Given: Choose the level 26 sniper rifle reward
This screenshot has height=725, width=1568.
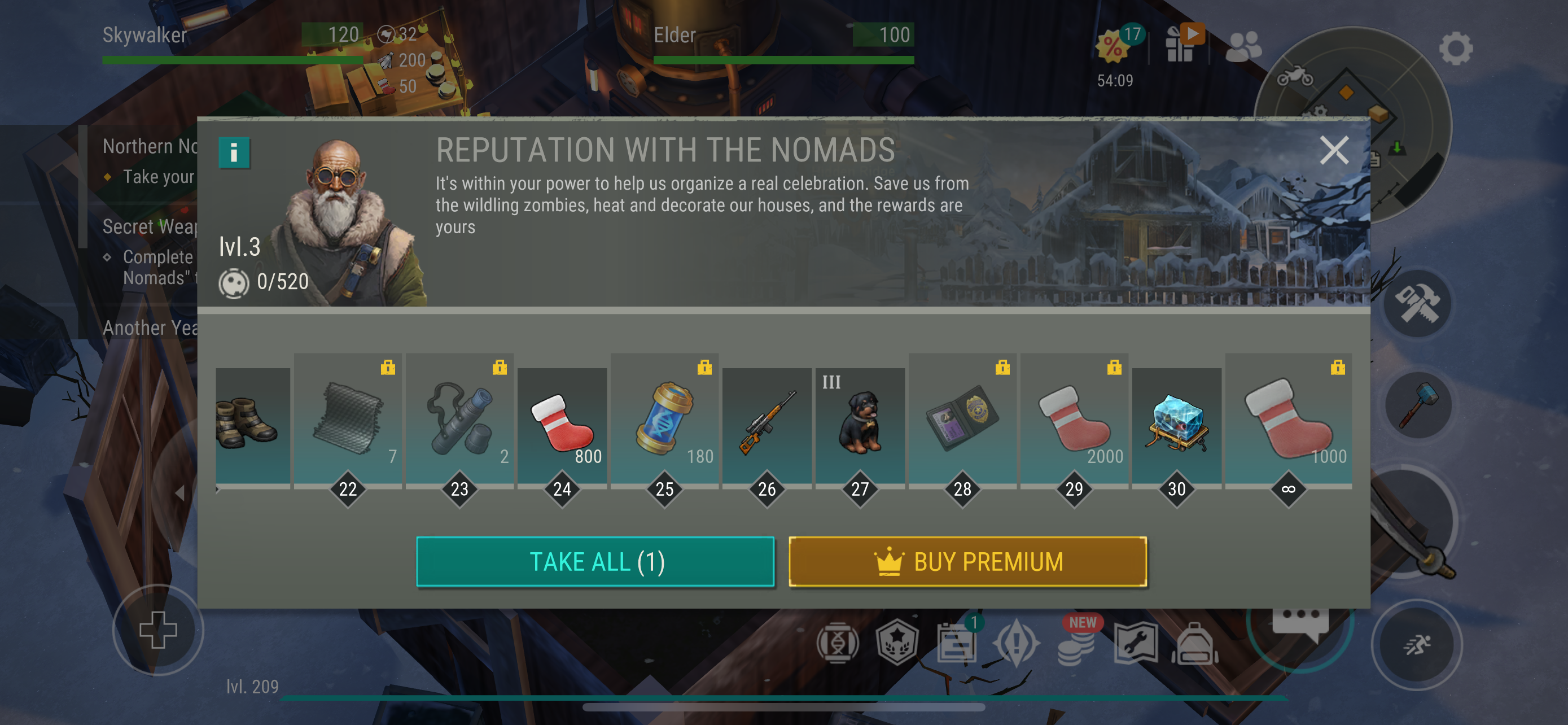Looking at the screenshot, I should click(767, 425).
